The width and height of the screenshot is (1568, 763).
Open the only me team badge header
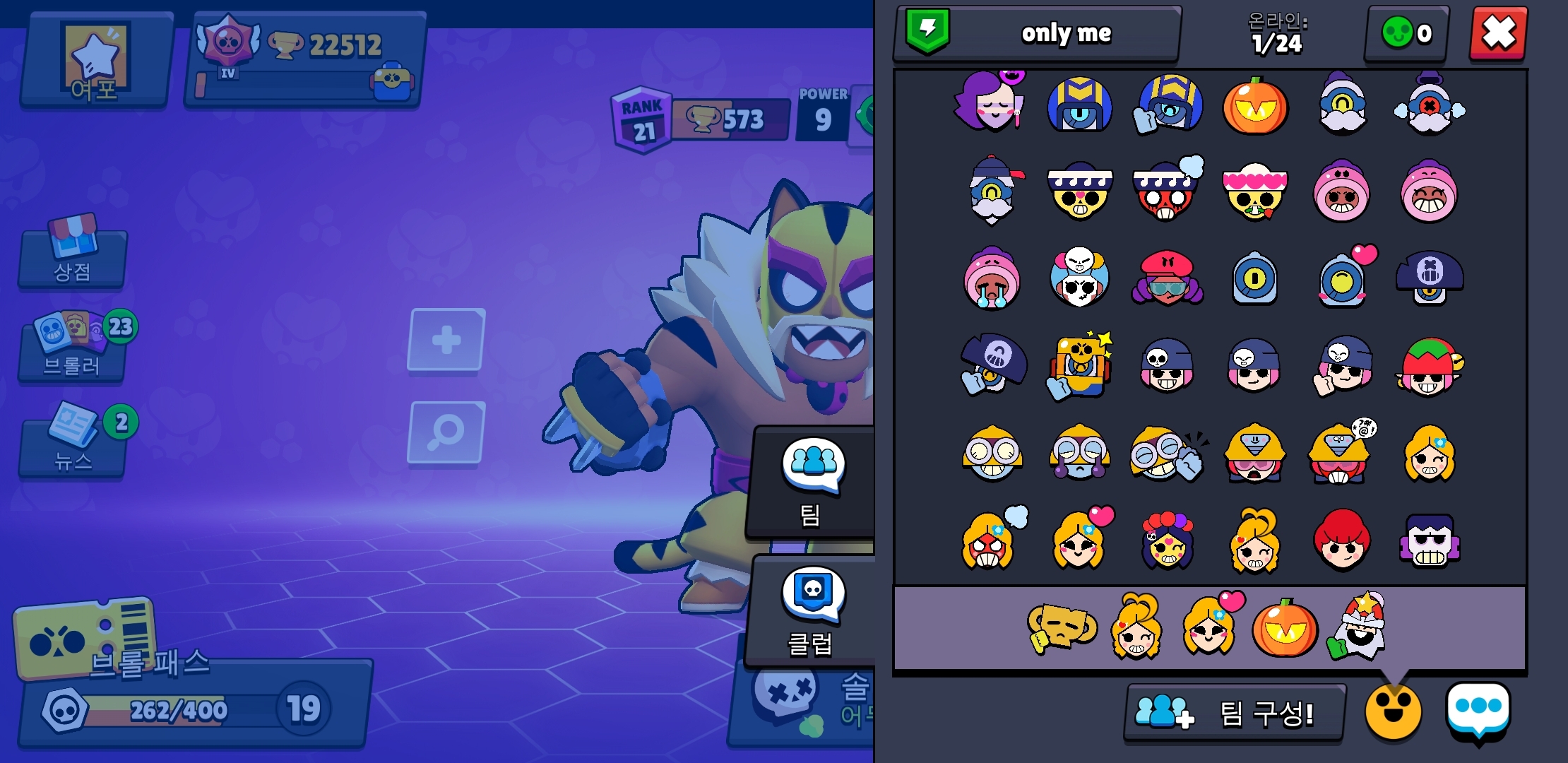tap(1037, 33)
